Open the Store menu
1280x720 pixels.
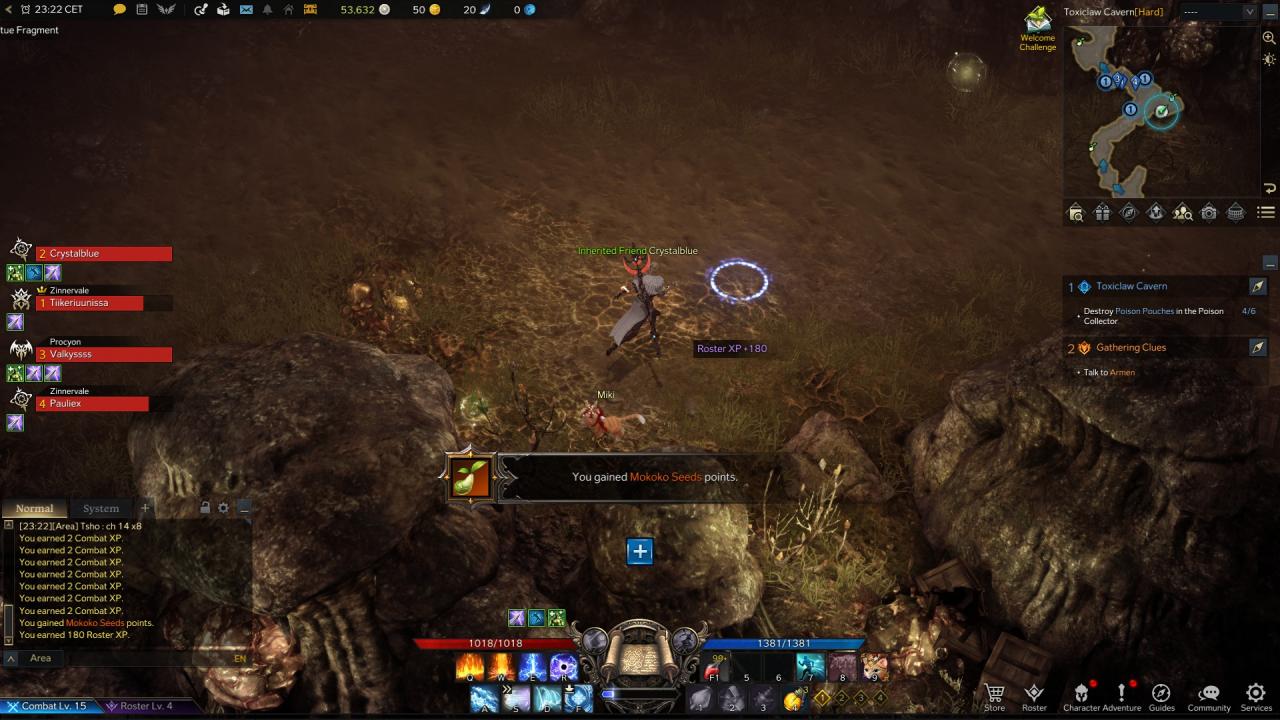[x=994, y=696]
